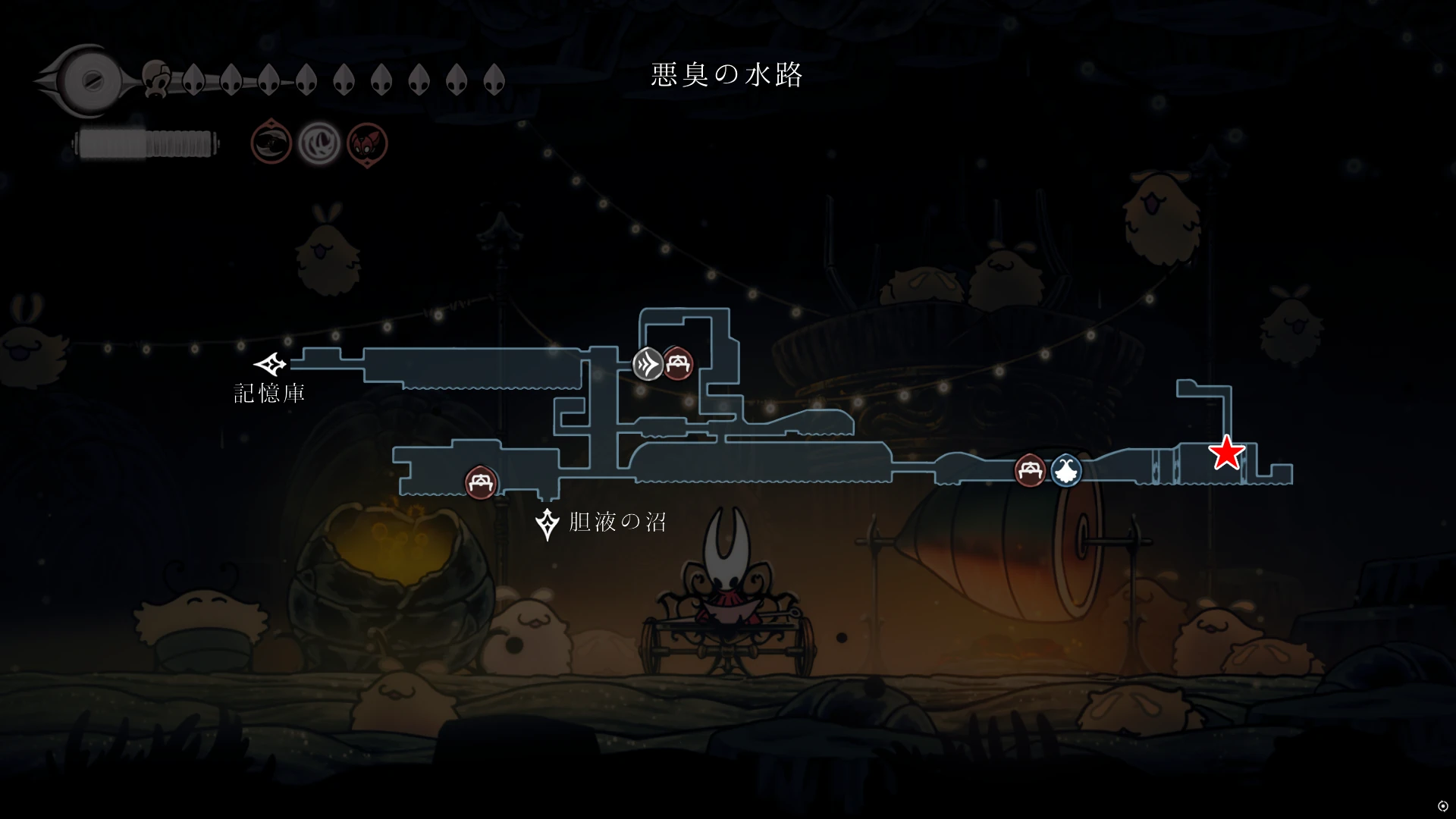The width and height of the screenshot is (1456, 819).
Task: Choose the bench marker above the 胆液の沼 exit
Action: 481,482
